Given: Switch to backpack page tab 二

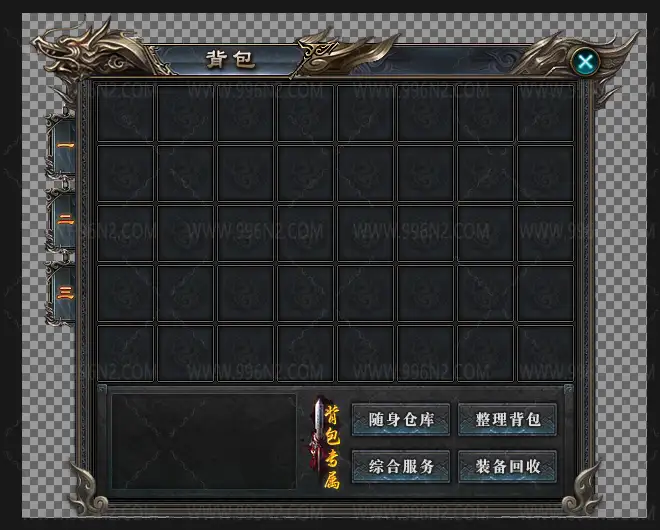Looking at the screenshot, I should point(64,219).
